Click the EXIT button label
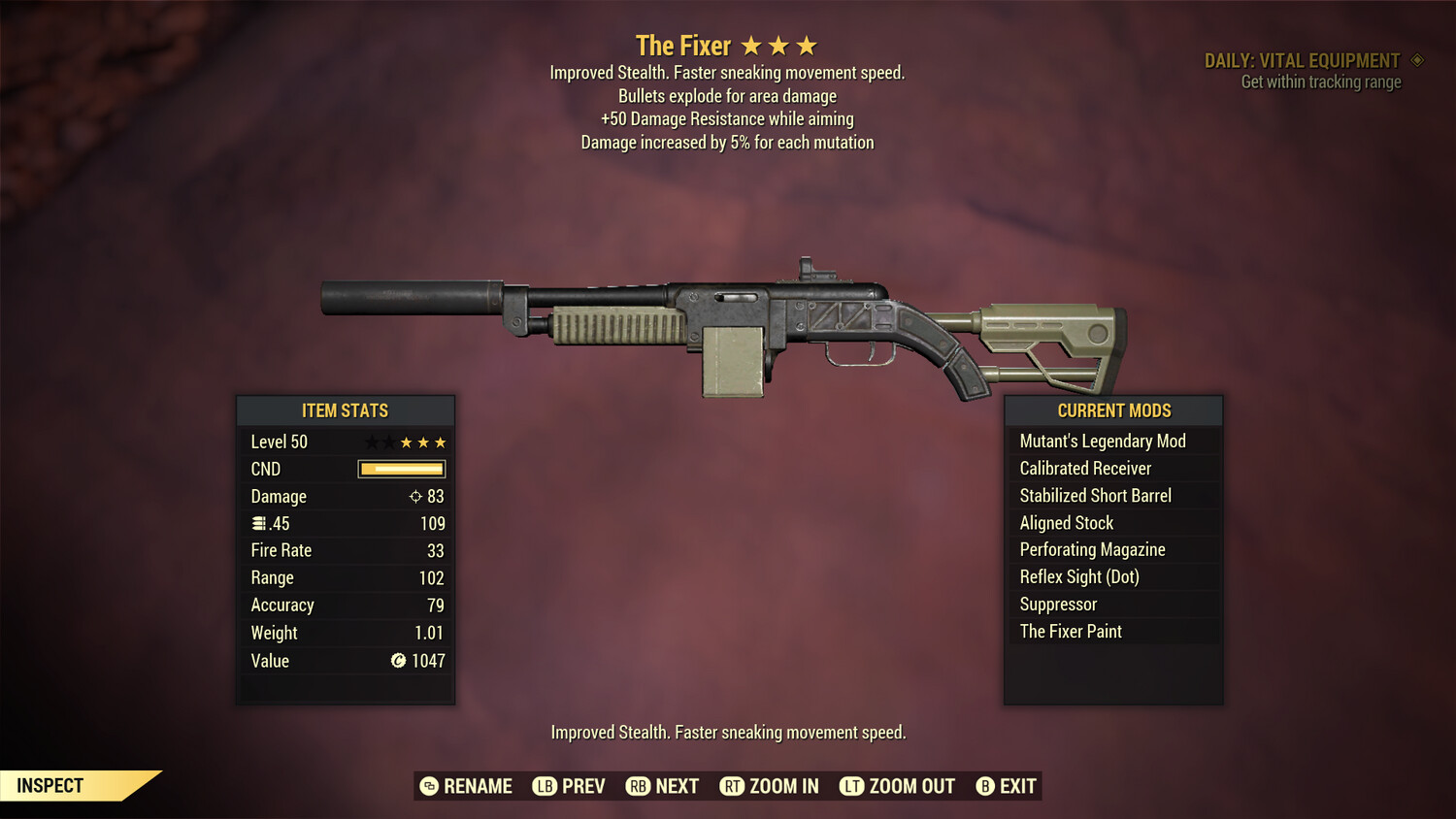 [x=1017, y=786]
